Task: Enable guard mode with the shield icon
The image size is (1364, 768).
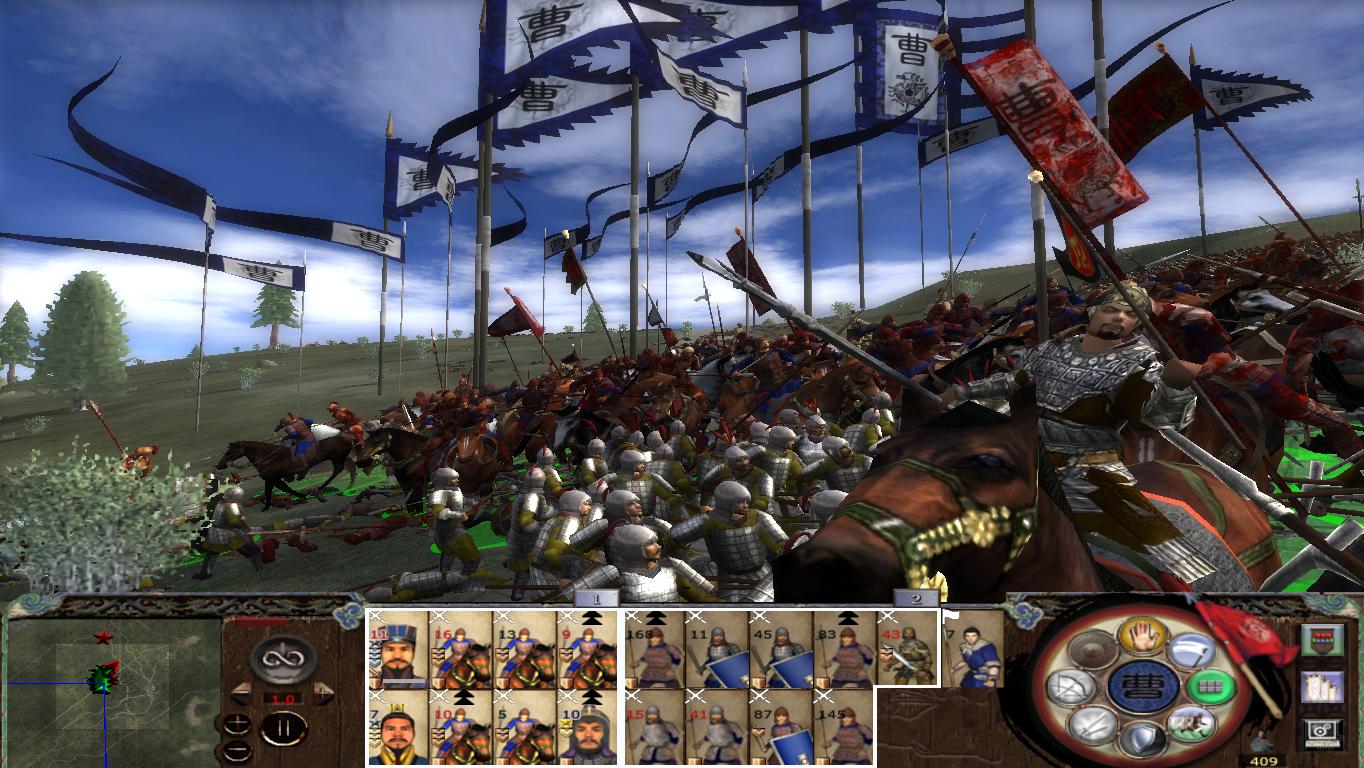Action: coord(1143,738)
